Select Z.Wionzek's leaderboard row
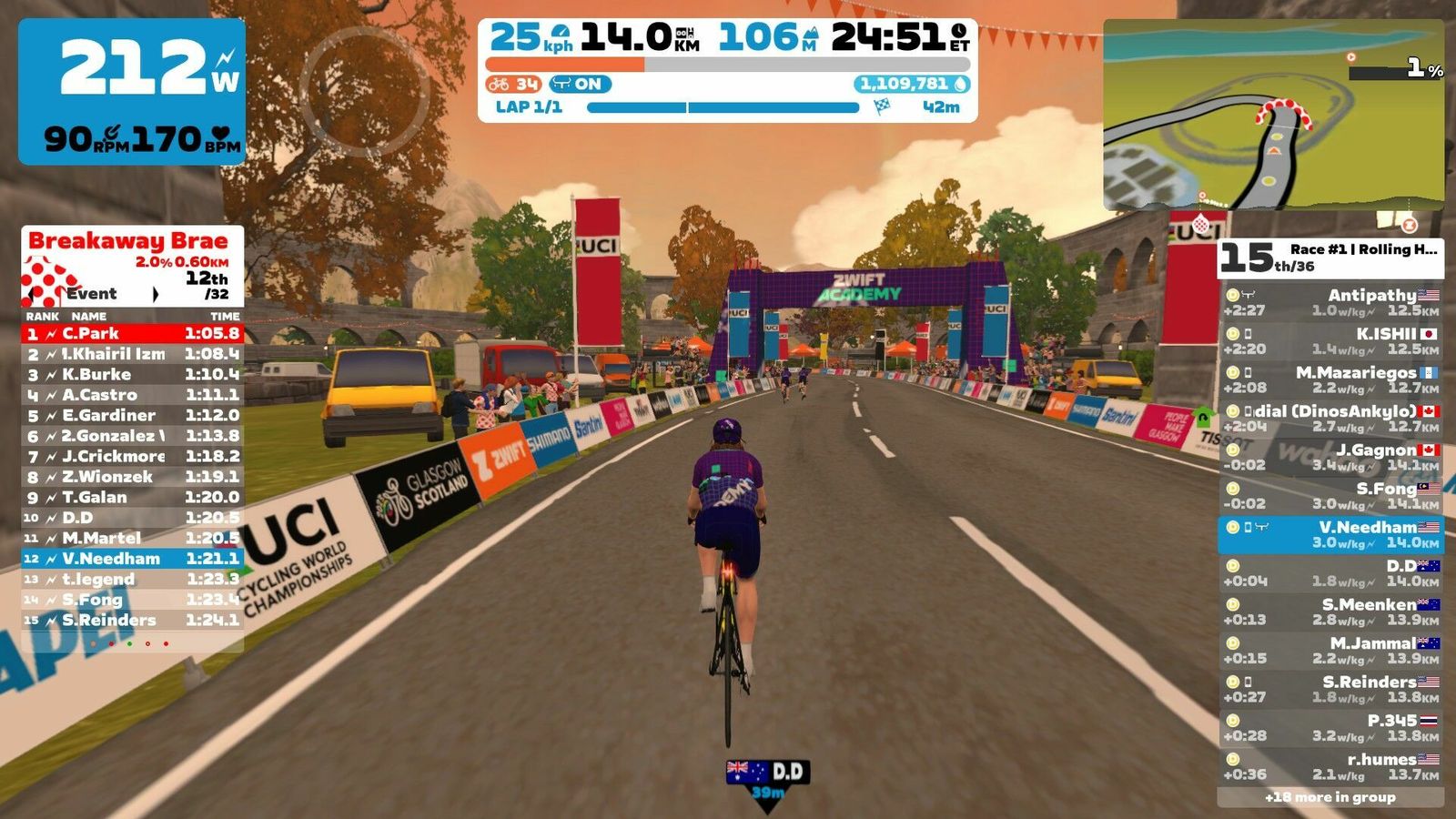The width and height of the screenshot is (1456, 819). (132, 477)
